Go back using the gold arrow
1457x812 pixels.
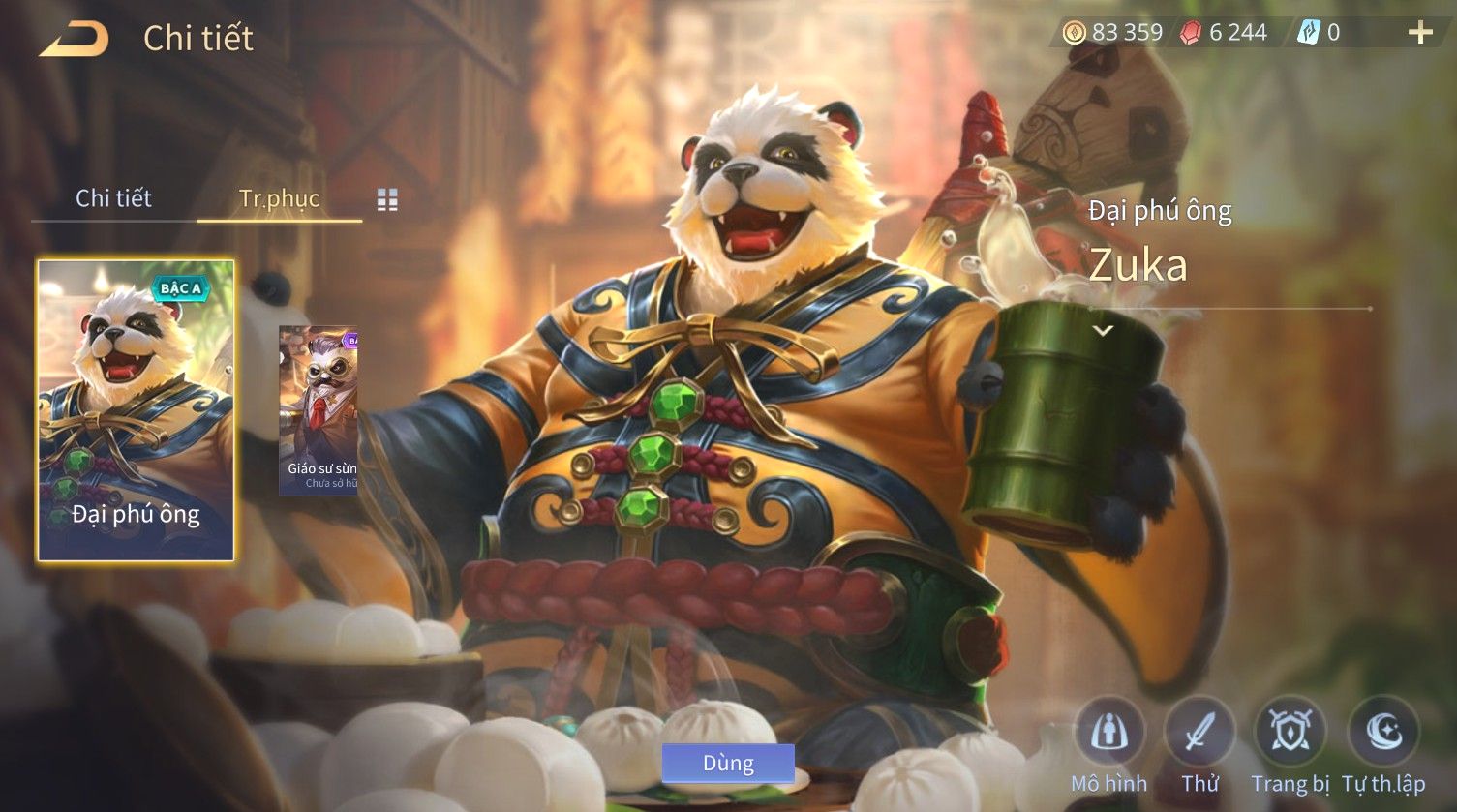coord(74,39)
